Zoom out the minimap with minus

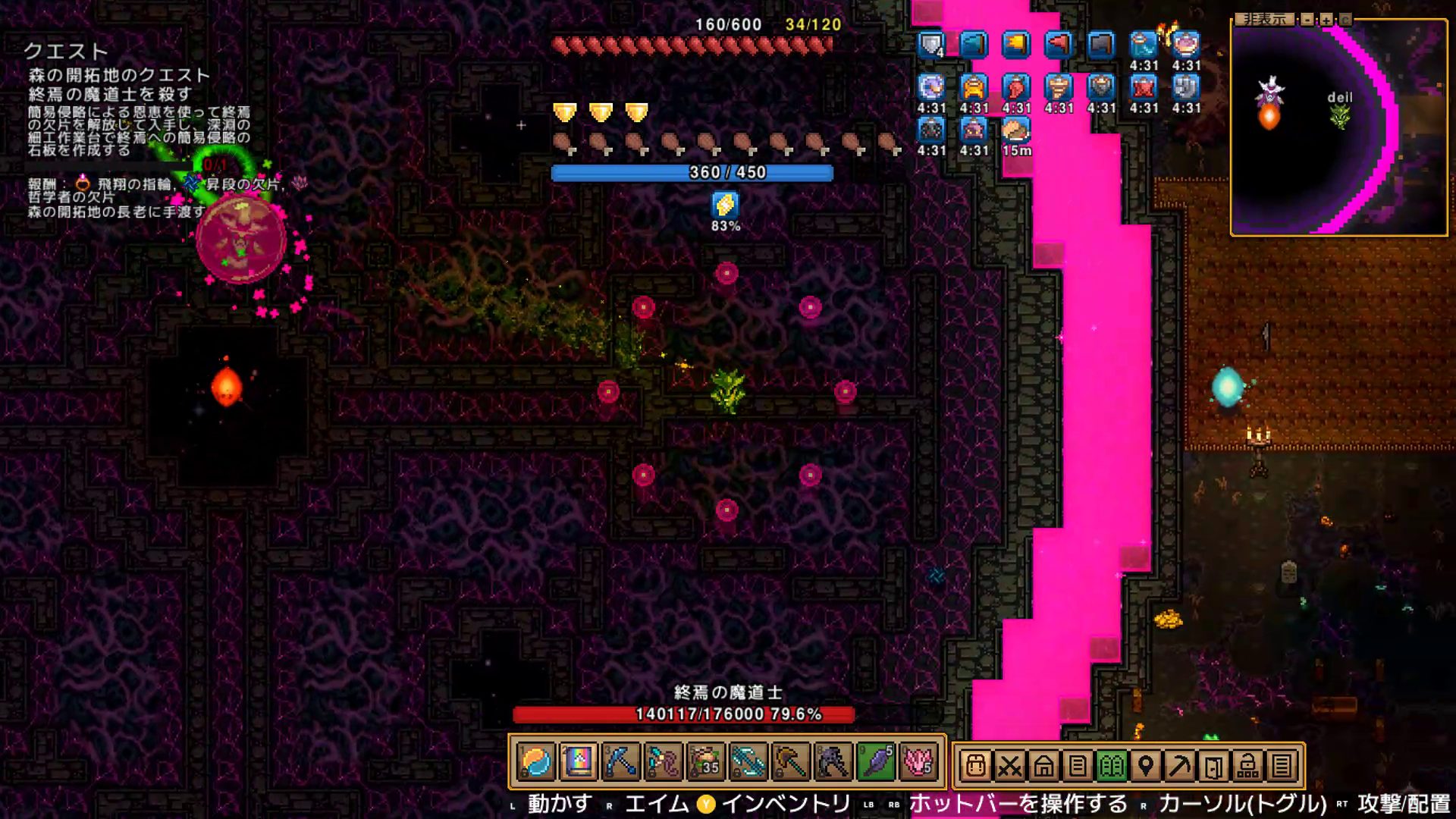[1307, 19]
